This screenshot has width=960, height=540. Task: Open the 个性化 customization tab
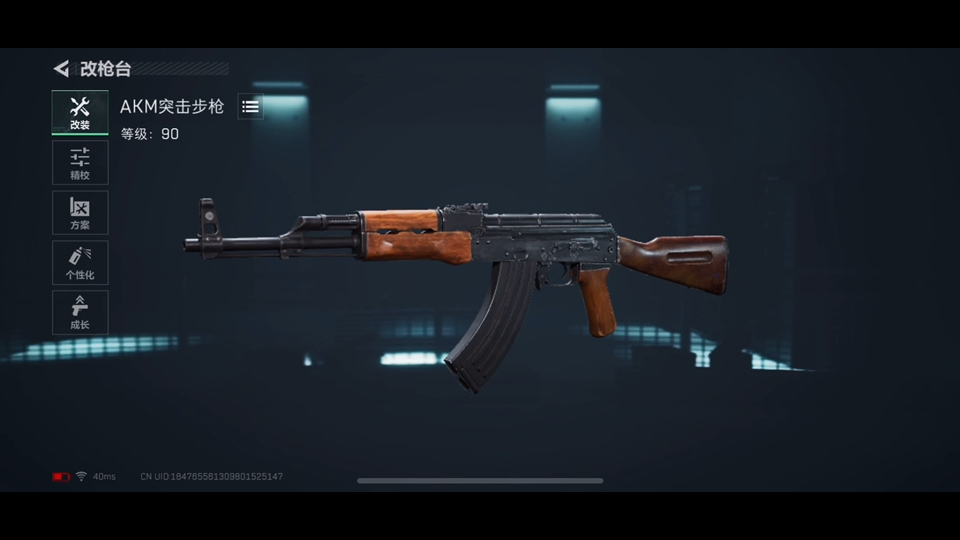coord(80,263)
